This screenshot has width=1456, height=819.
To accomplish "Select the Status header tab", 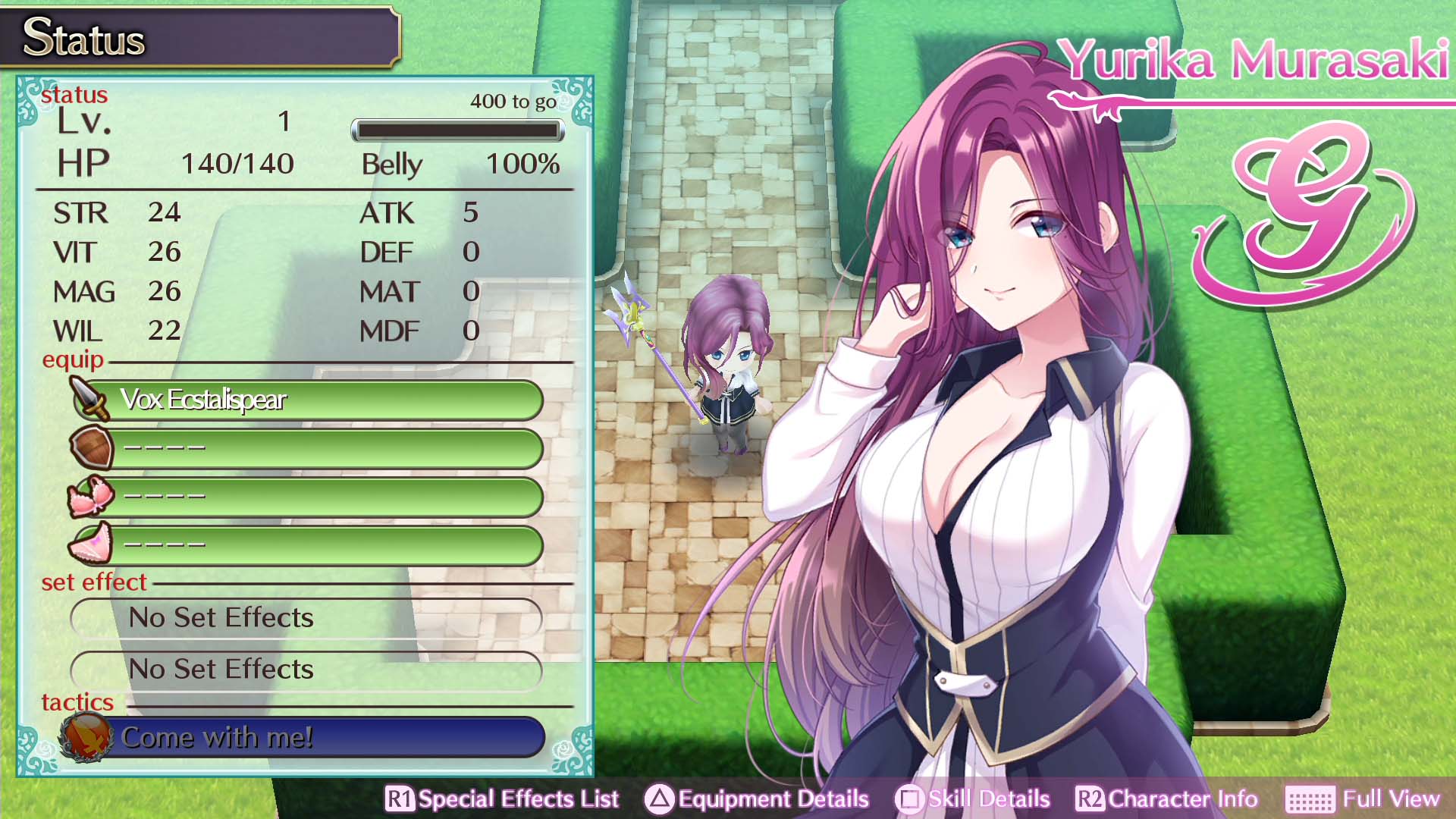I will 85,36.
